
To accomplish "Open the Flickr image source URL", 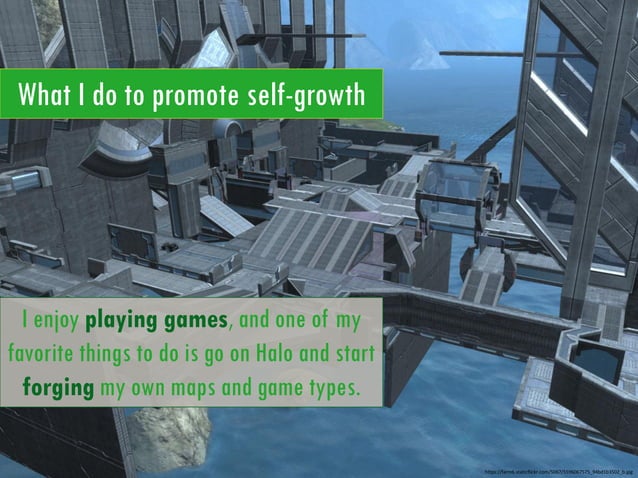I will click(x=558, y=470).
